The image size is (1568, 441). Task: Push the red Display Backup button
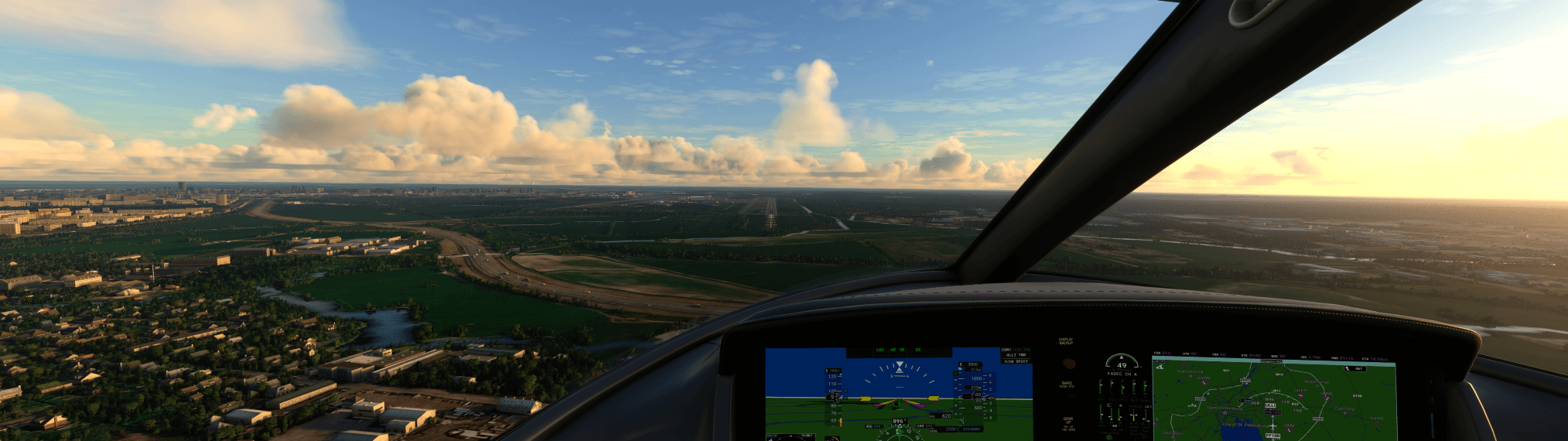pos(1068,362)
